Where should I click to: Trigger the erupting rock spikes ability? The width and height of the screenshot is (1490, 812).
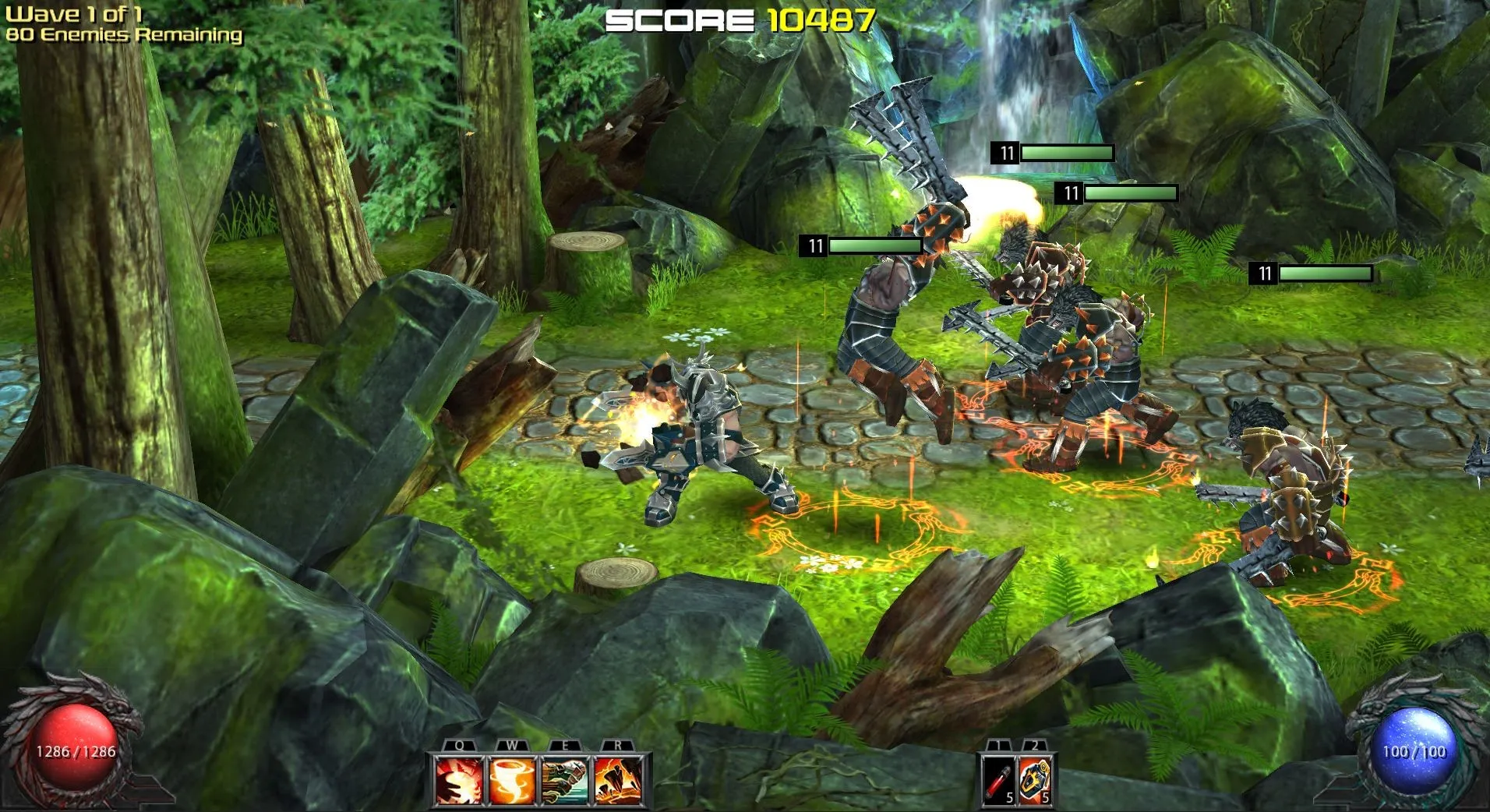point(618,779)
